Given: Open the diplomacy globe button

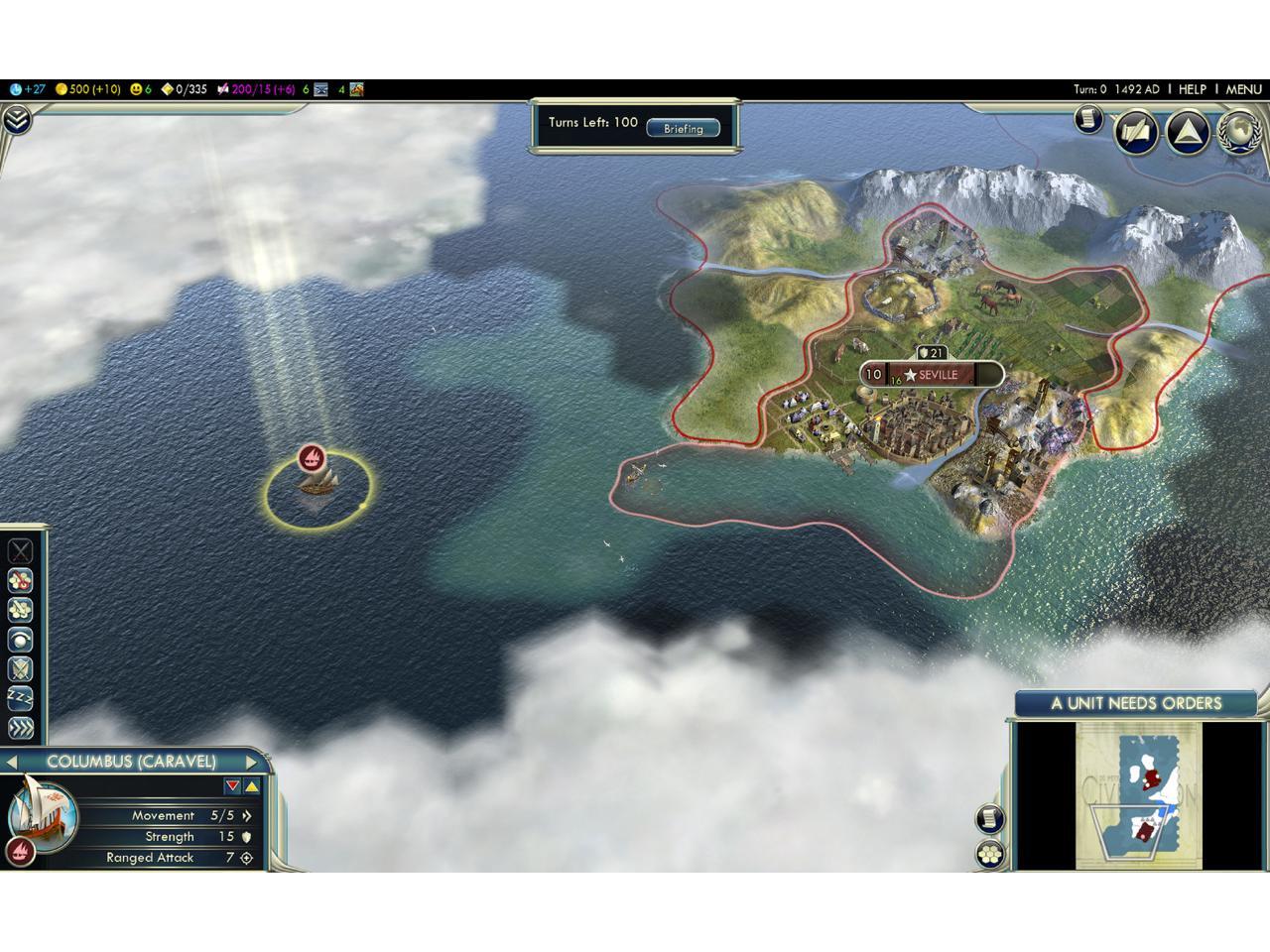Looking at the screenshot, I should coord(1237,132).
